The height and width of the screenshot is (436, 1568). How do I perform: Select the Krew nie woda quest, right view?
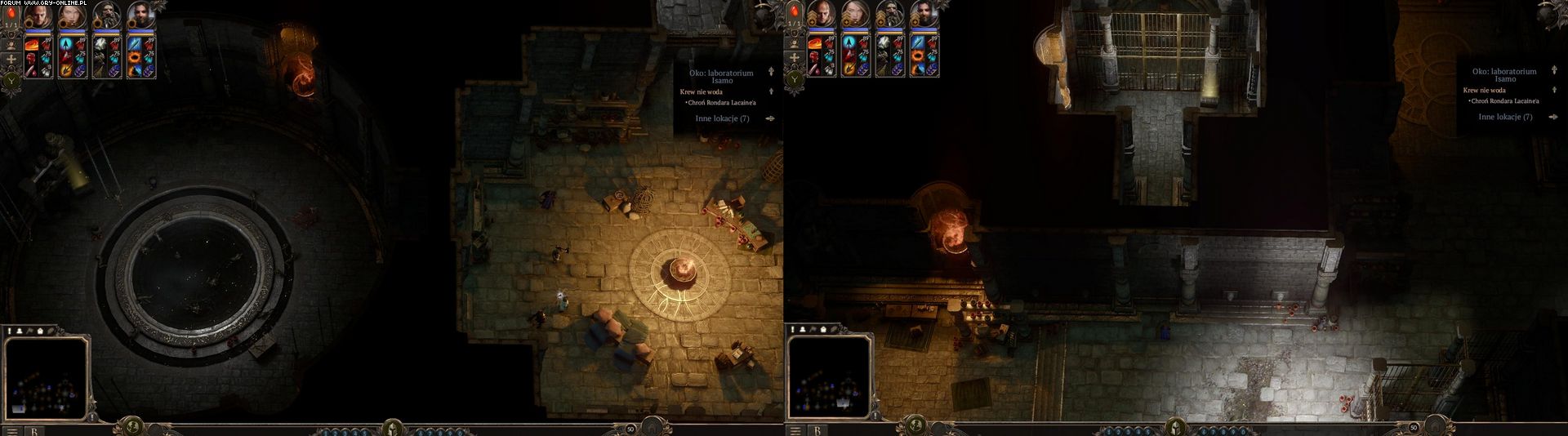(1485, 90)
